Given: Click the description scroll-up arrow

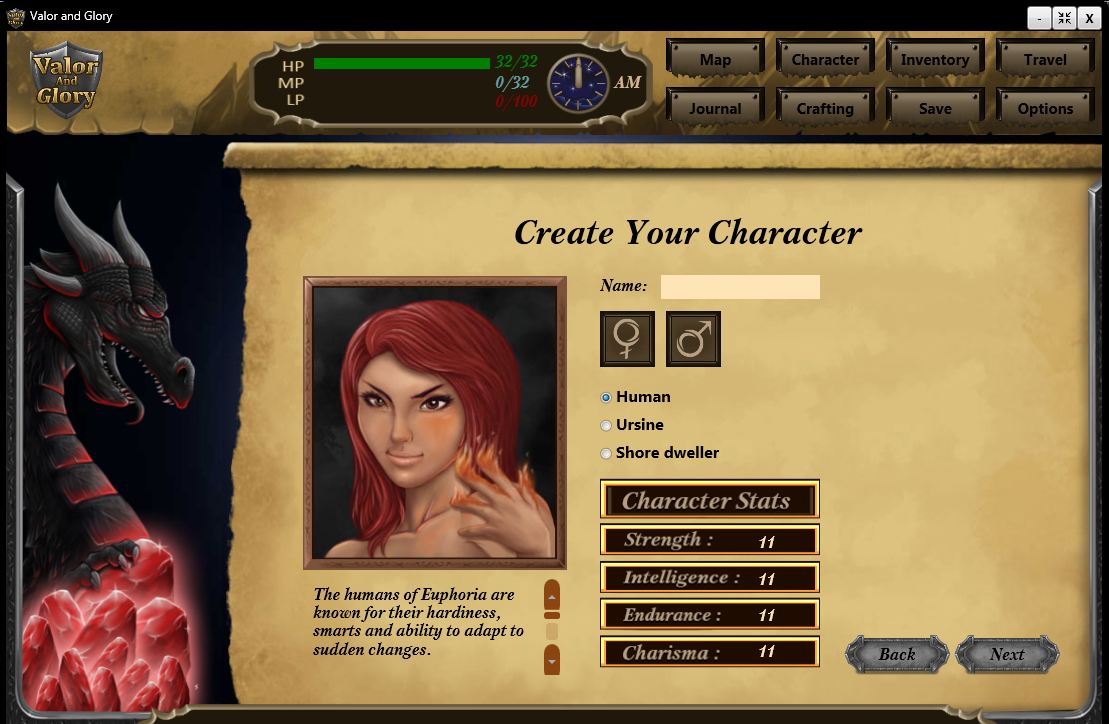Looking at the screenshot, I should point(551,597).
